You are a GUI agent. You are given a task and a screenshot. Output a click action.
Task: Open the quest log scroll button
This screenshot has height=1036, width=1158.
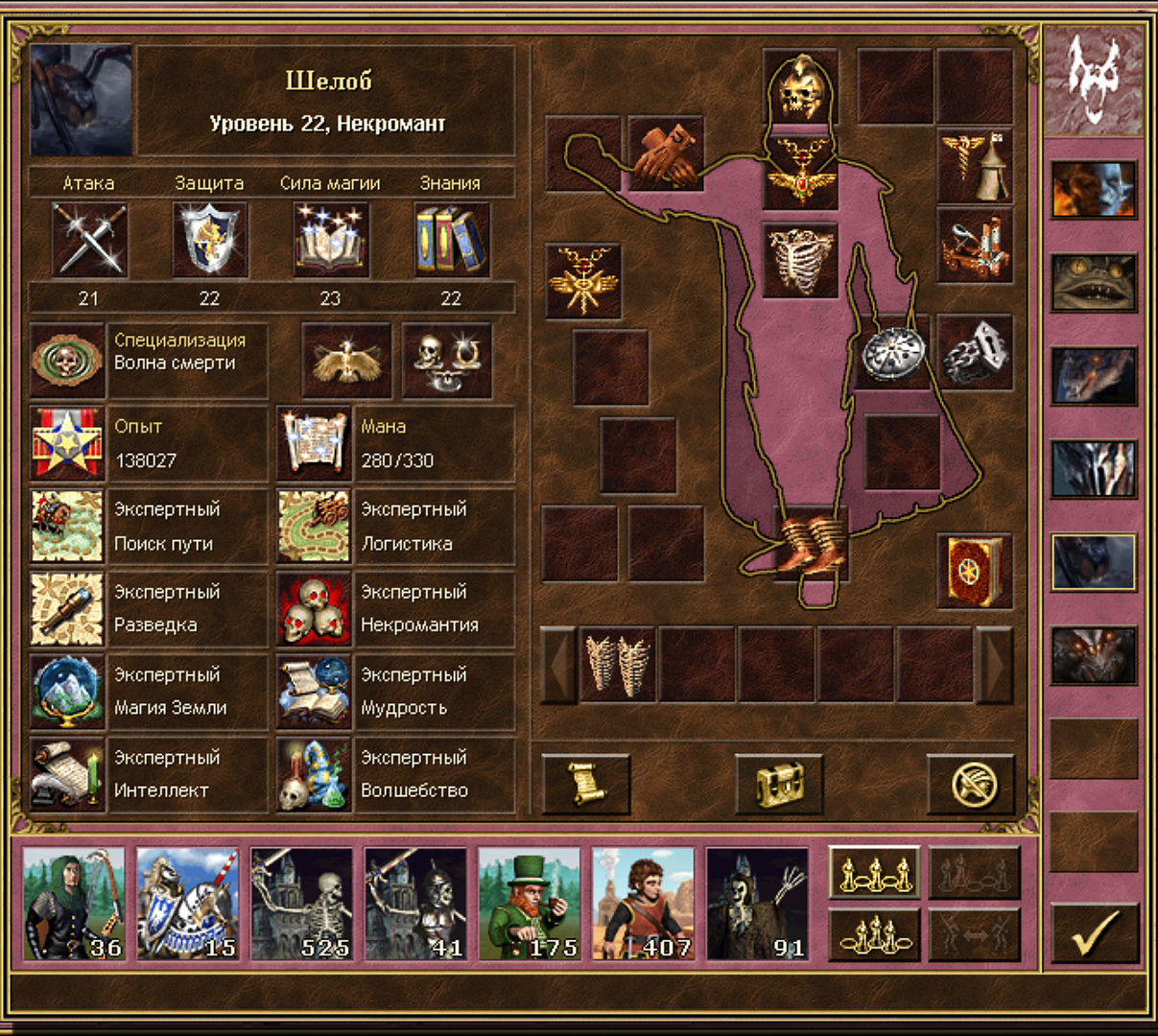586,784
